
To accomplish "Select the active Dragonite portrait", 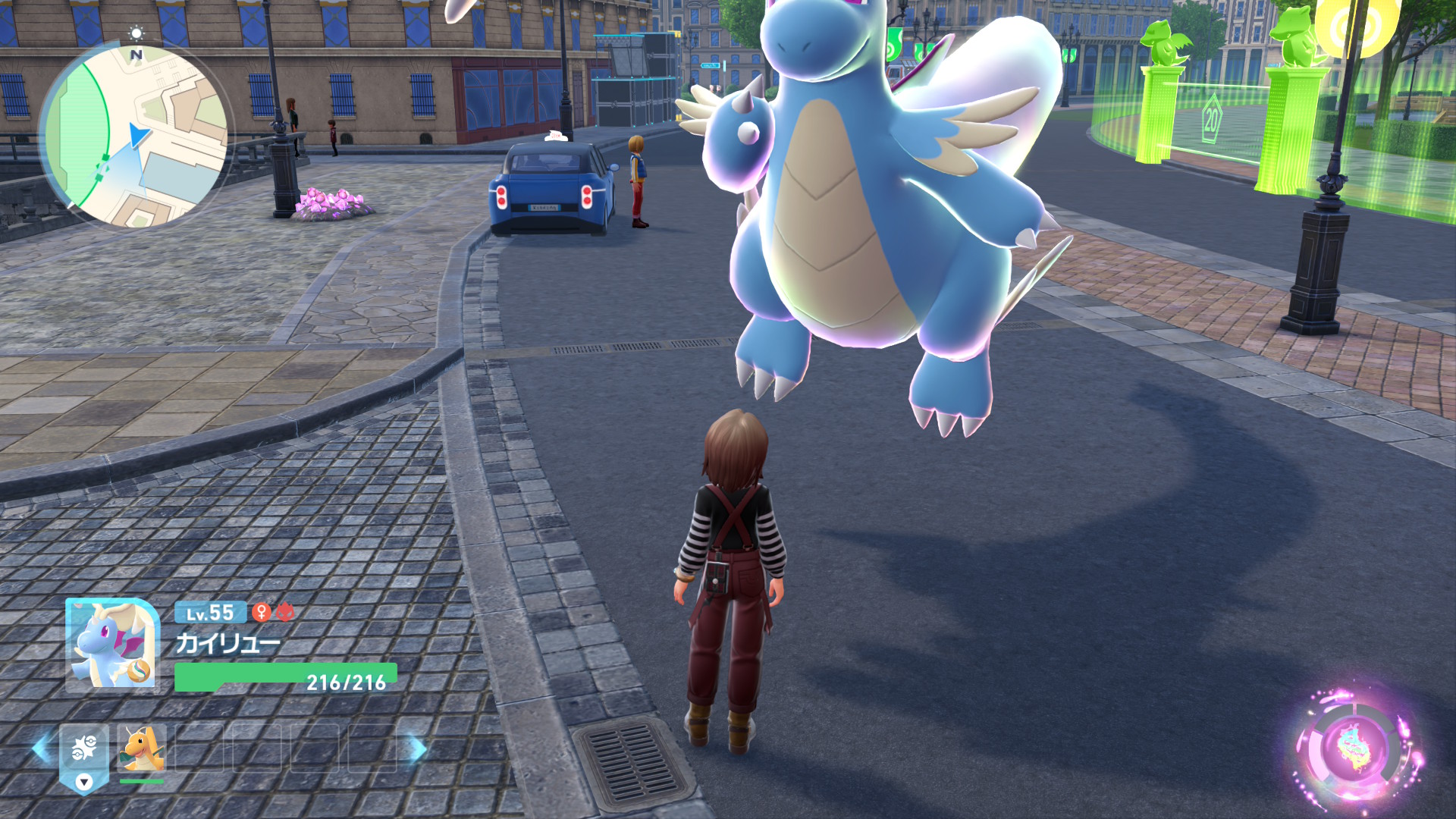I will click(112, 645).
